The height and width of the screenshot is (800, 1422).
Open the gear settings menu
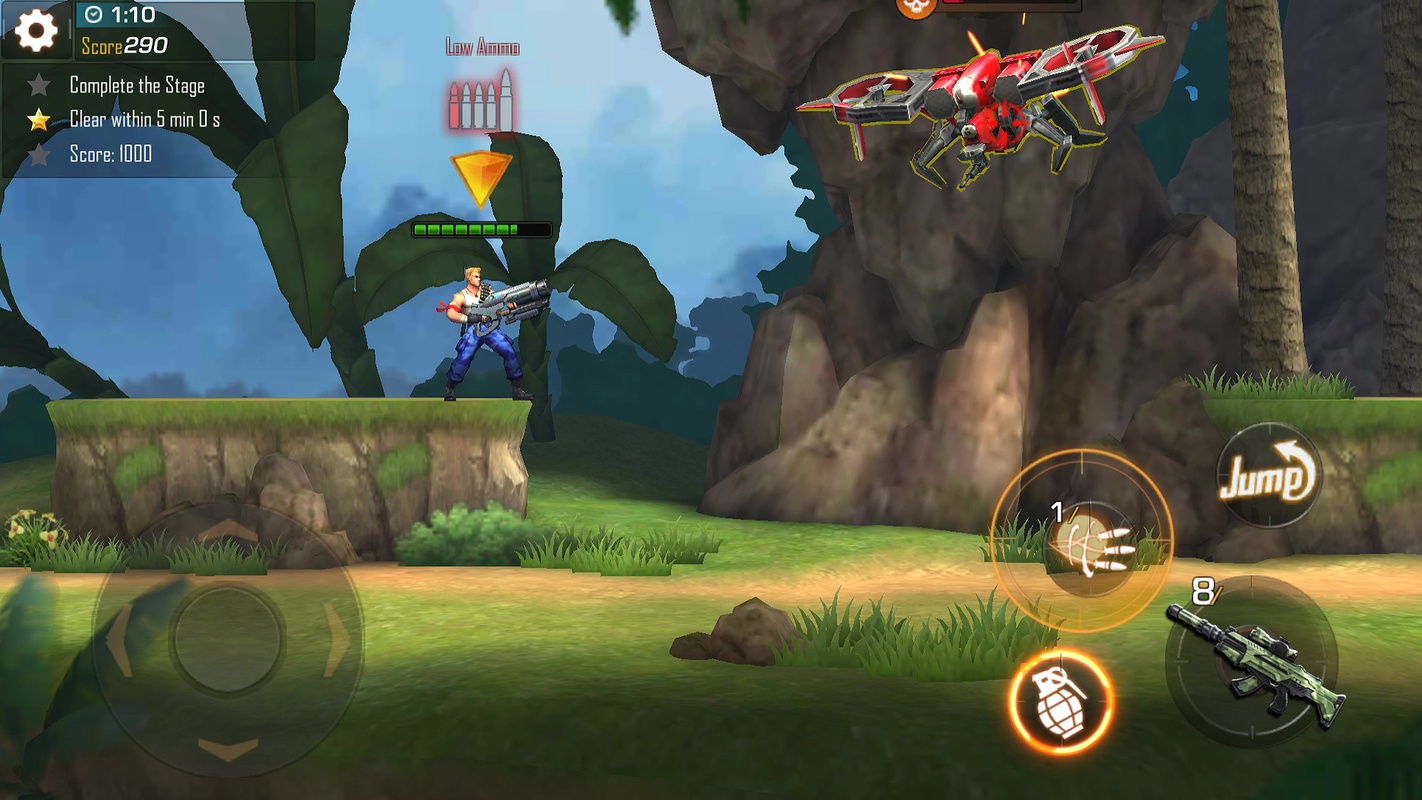[x=36, y=30]
